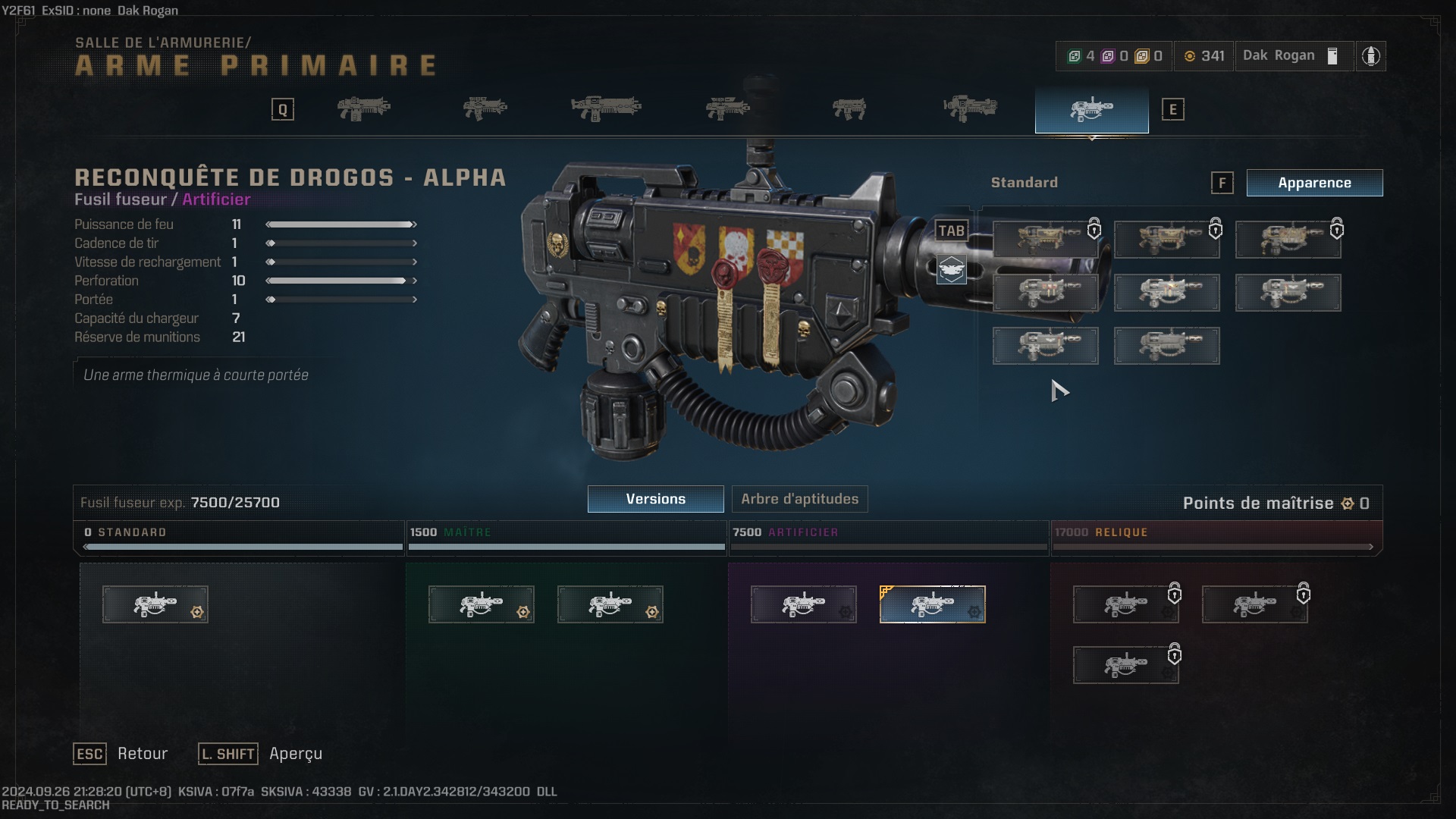Click the green requisition resource icon
The height and width of the screenshot is (819, 1456).
tap(1075, 55)
